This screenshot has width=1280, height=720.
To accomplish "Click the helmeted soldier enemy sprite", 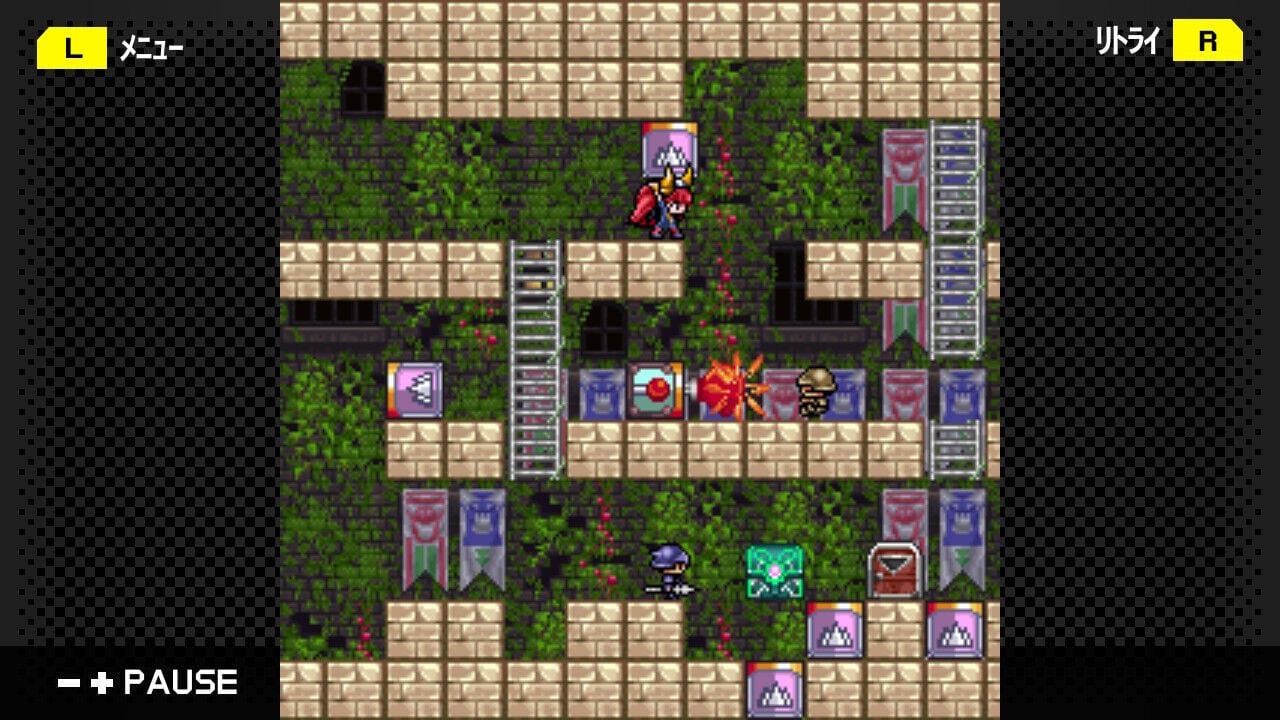I will coord(815,392).
